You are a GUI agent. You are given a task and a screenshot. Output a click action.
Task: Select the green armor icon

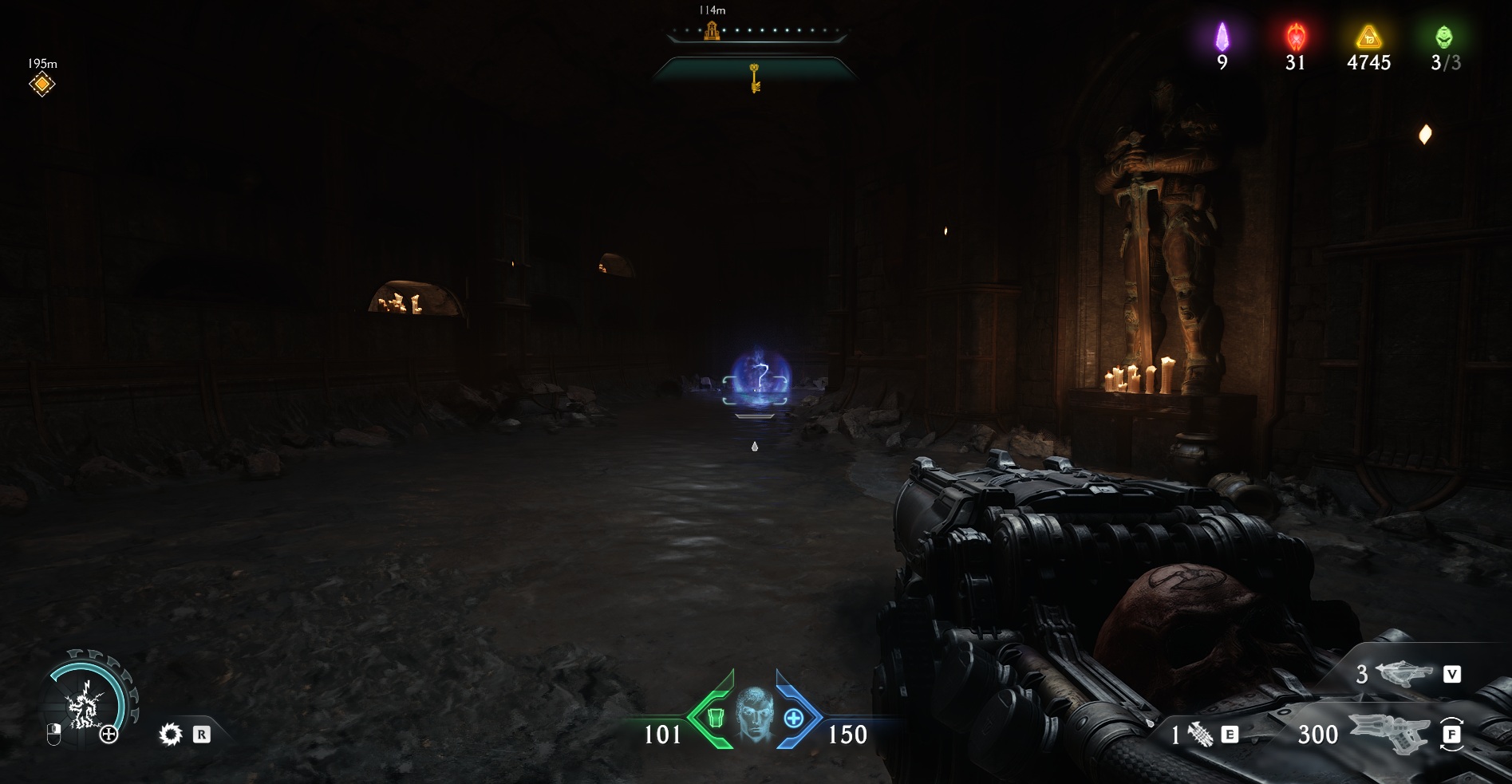[x=715, y=718]
